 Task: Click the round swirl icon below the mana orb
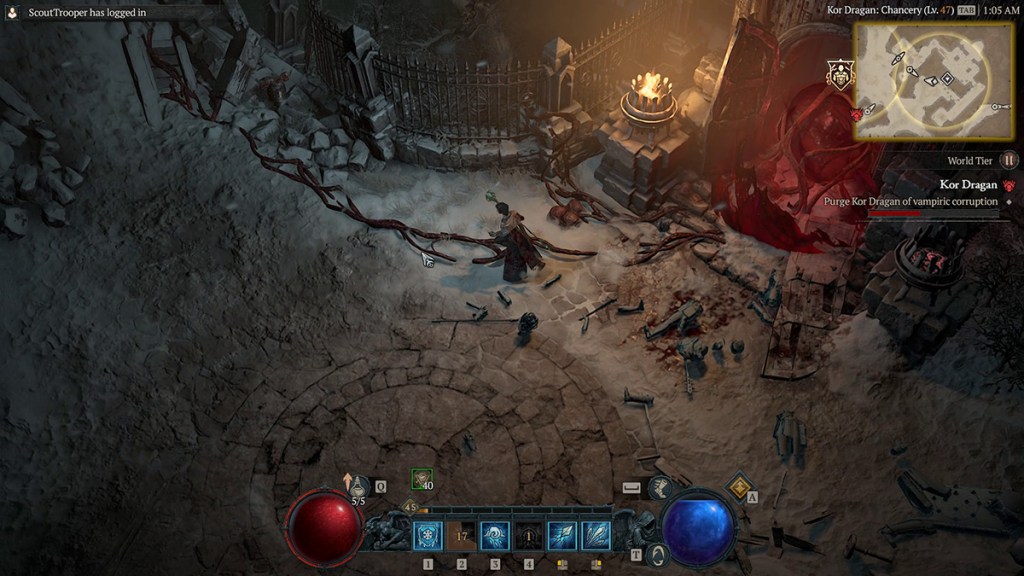coord(657,553)
